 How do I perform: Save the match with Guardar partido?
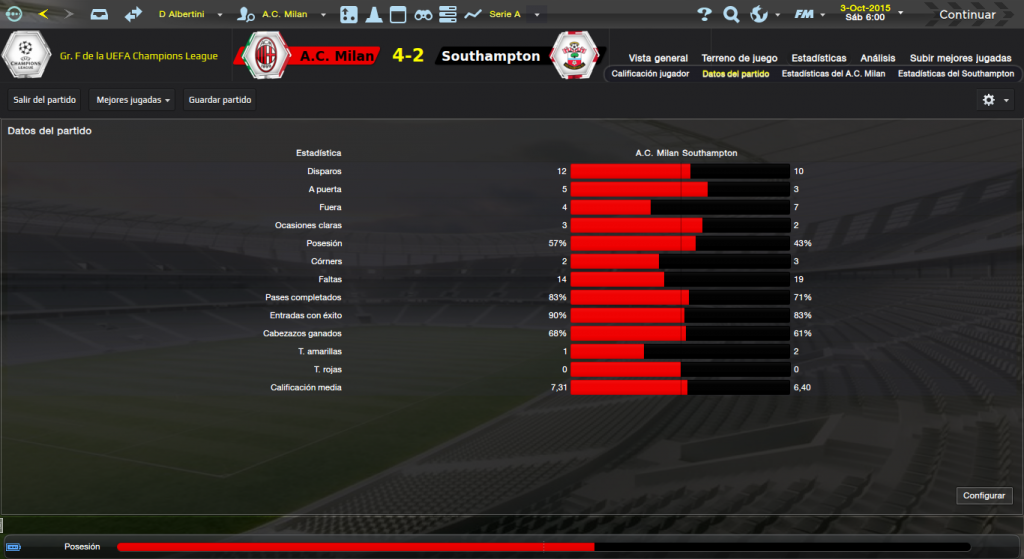220,100
